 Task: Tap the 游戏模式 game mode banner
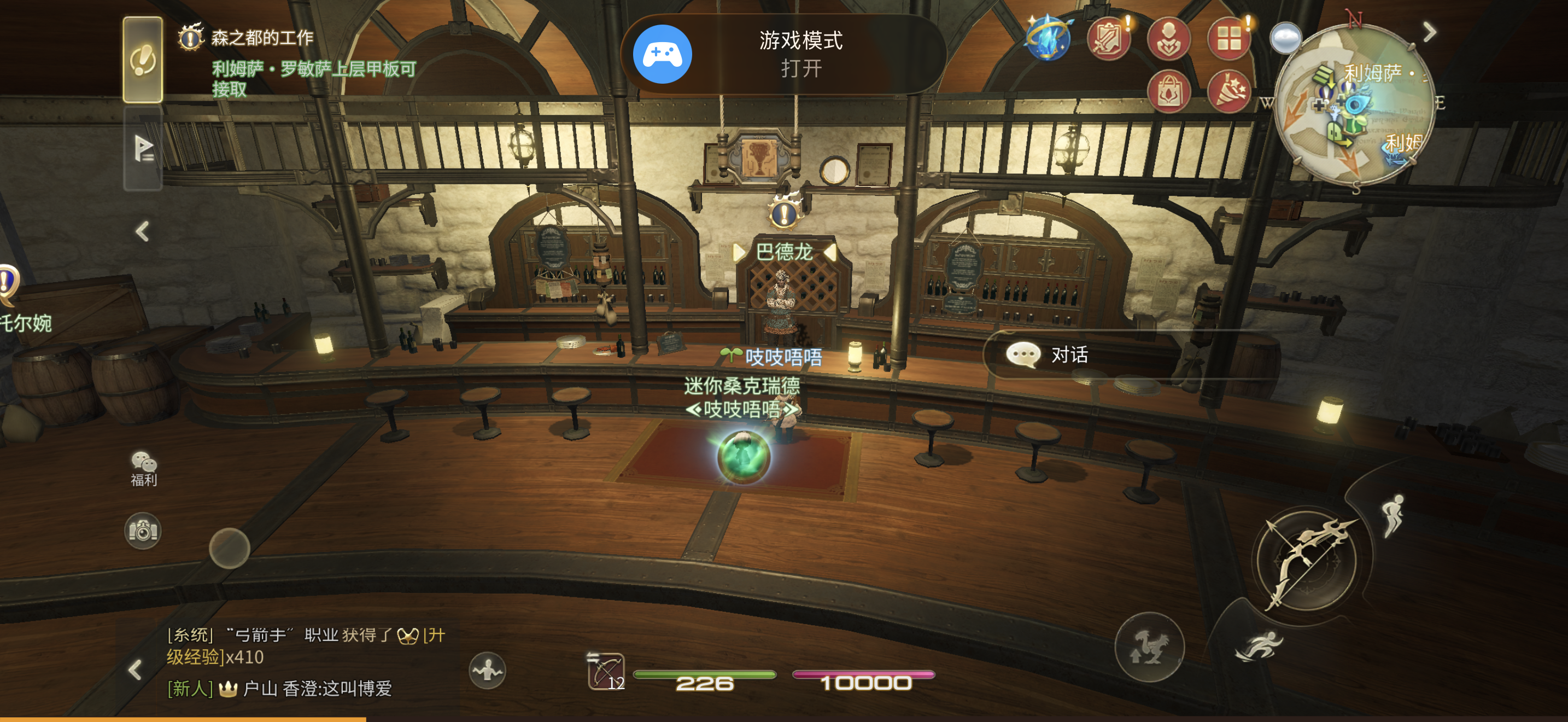tap(783, 54)
